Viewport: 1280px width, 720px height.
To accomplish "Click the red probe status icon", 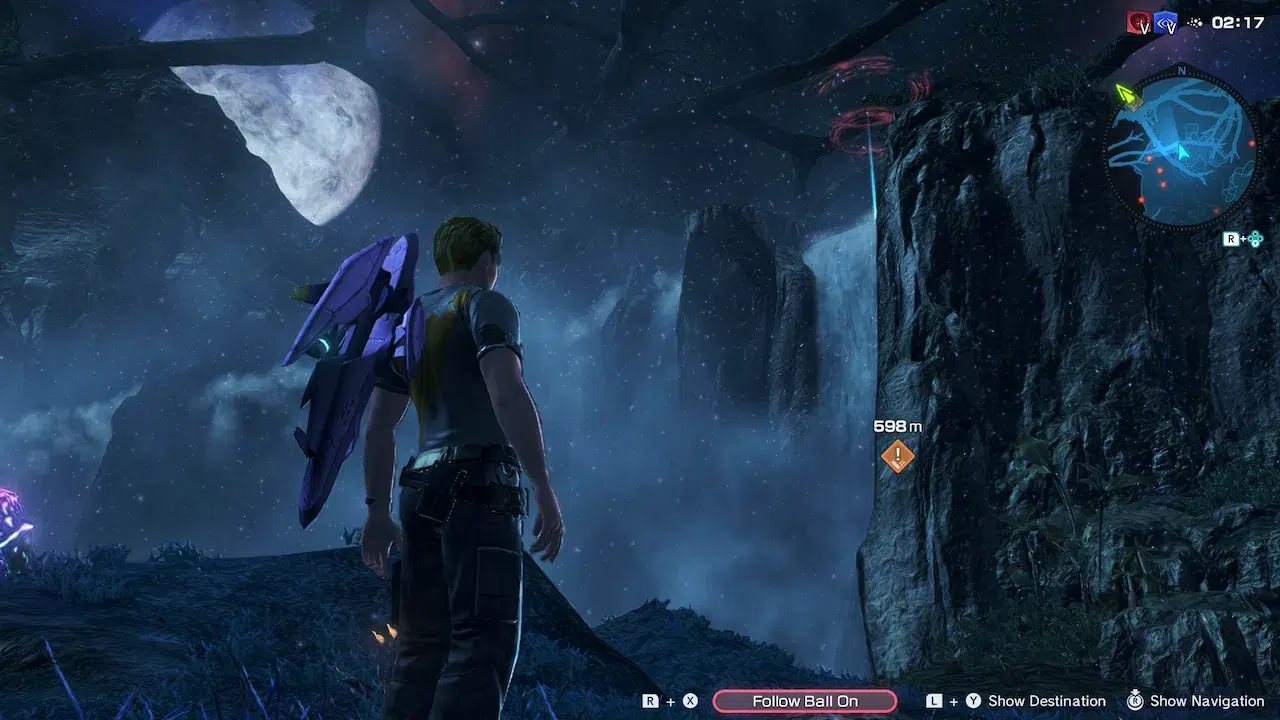I will pyautogui.click(x=1139, y=22).
